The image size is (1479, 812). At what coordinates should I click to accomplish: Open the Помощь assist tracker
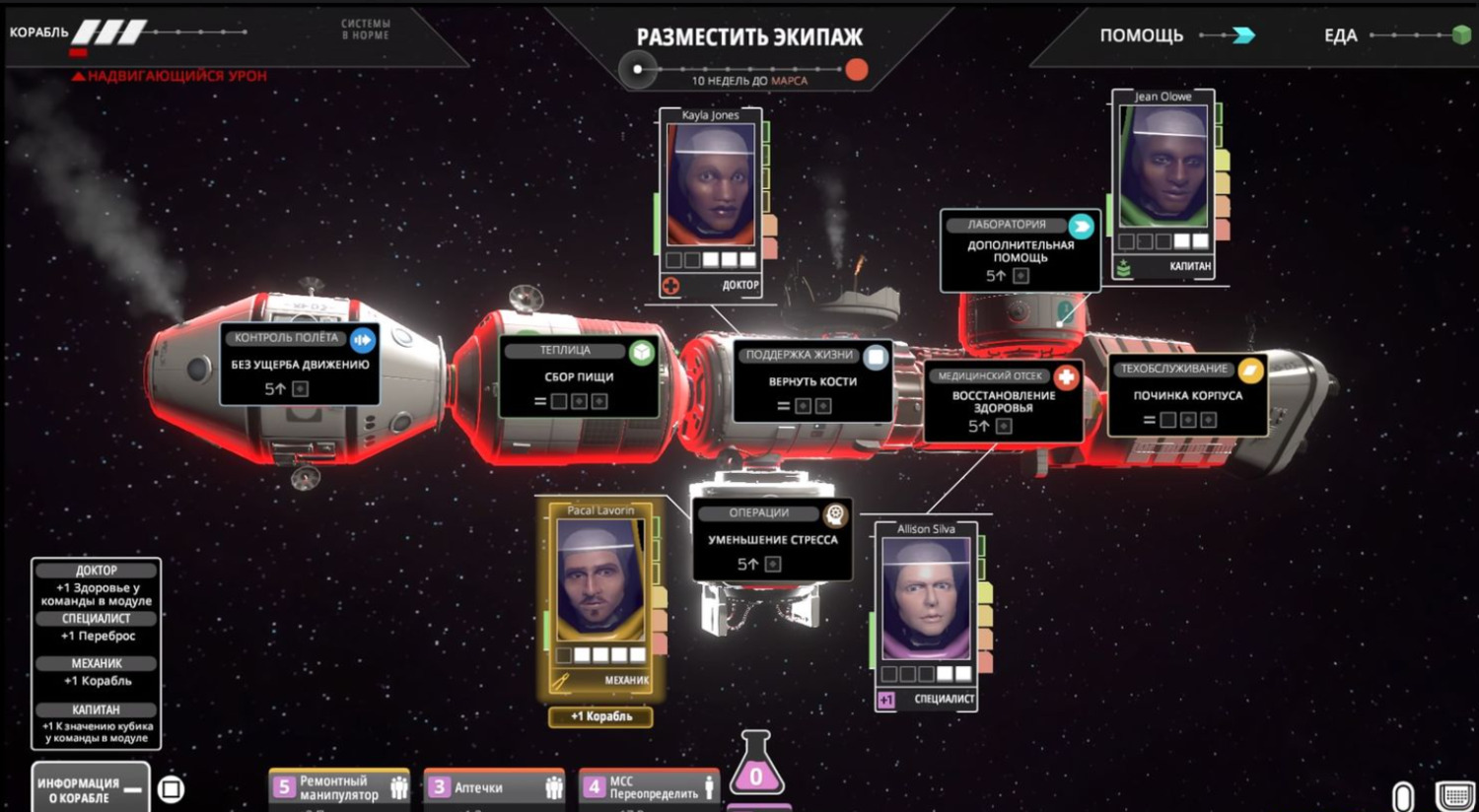1175,36
